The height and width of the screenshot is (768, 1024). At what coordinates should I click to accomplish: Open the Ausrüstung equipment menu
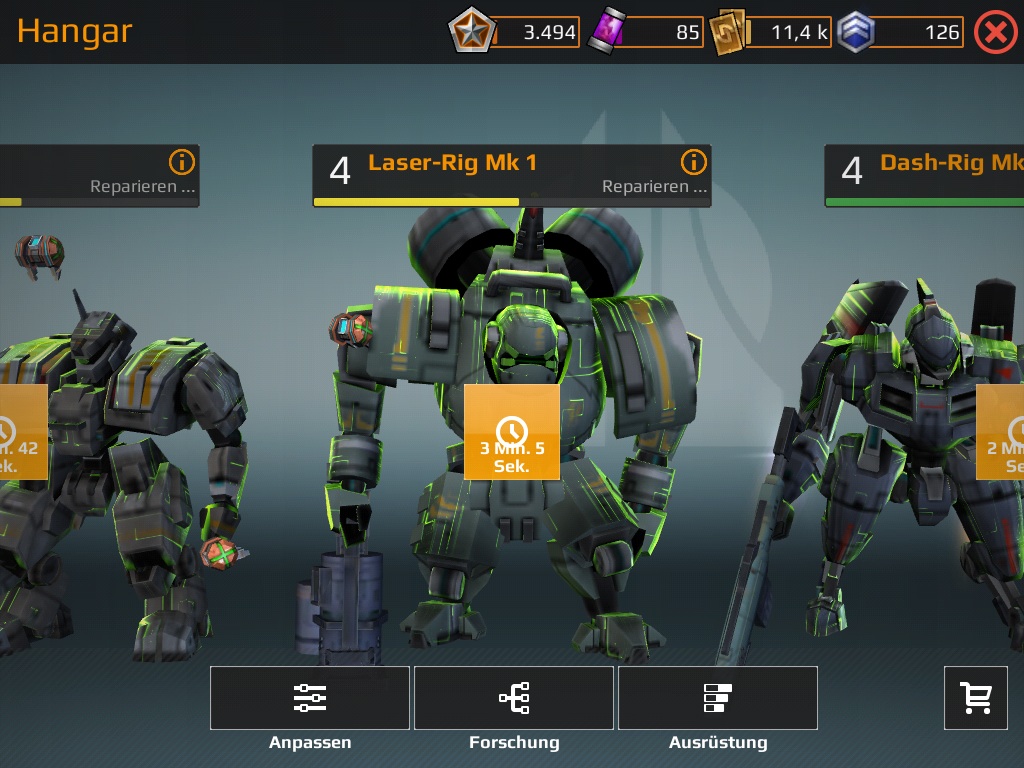(x=718, y=698)
